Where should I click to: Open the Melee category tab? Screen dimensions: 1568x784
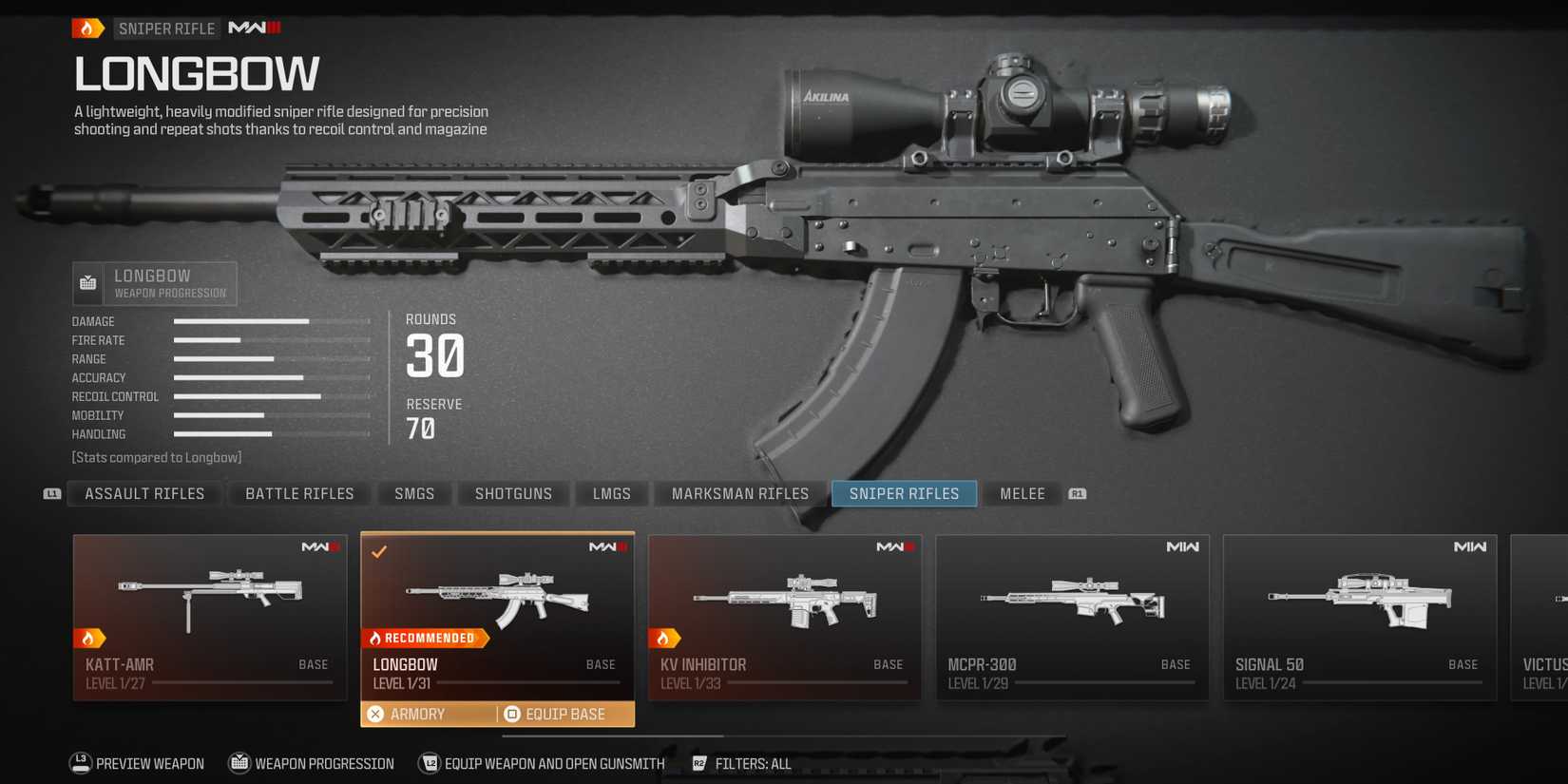point(1022,493)
